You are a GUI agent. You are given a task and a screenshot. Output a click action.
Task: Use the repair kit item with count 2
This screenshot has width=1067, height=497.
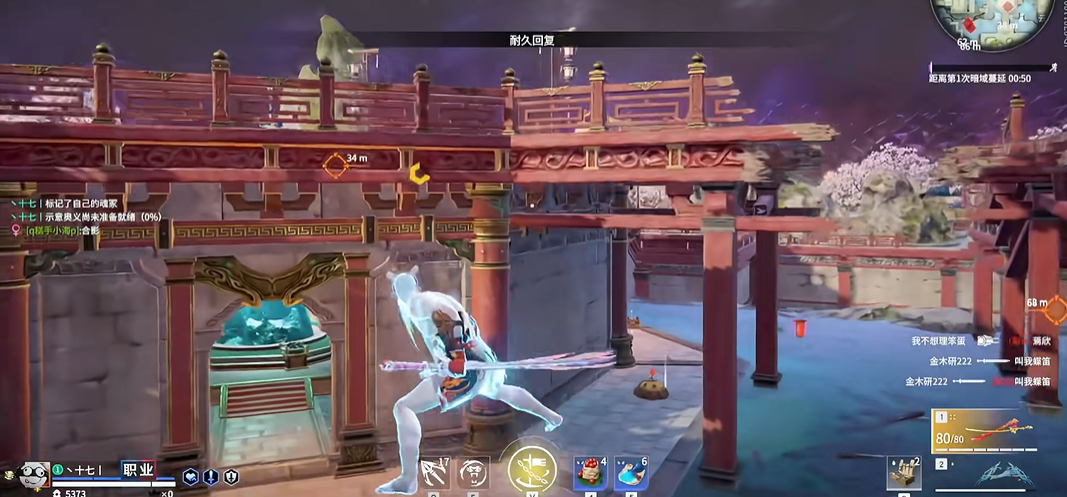point(903,473)
